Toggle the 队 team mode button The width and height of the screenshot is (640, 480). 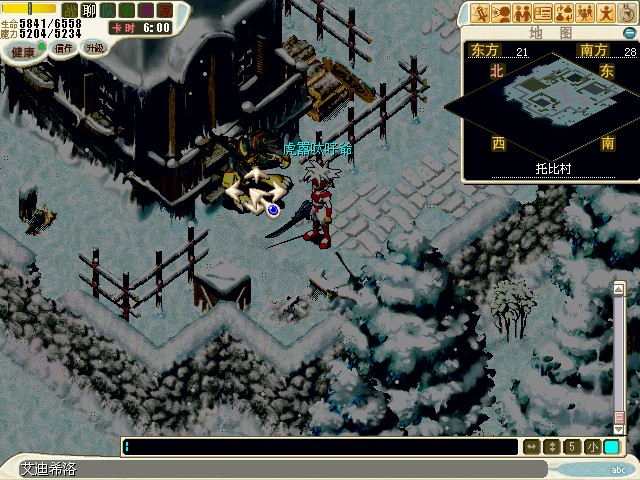tap(106, 10)
